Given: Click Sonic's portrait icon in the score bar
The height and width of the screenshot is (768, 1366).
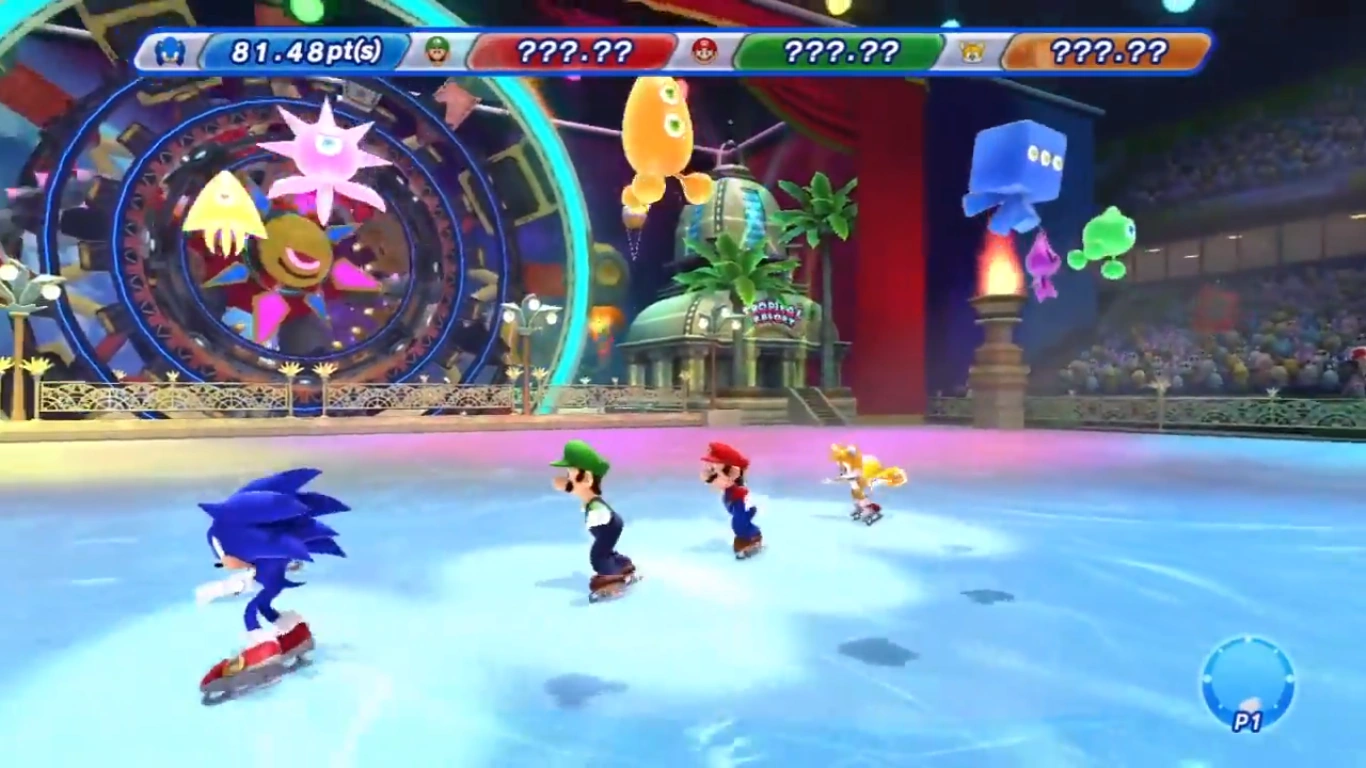Looking at the screenshot, I should point(170,51).
